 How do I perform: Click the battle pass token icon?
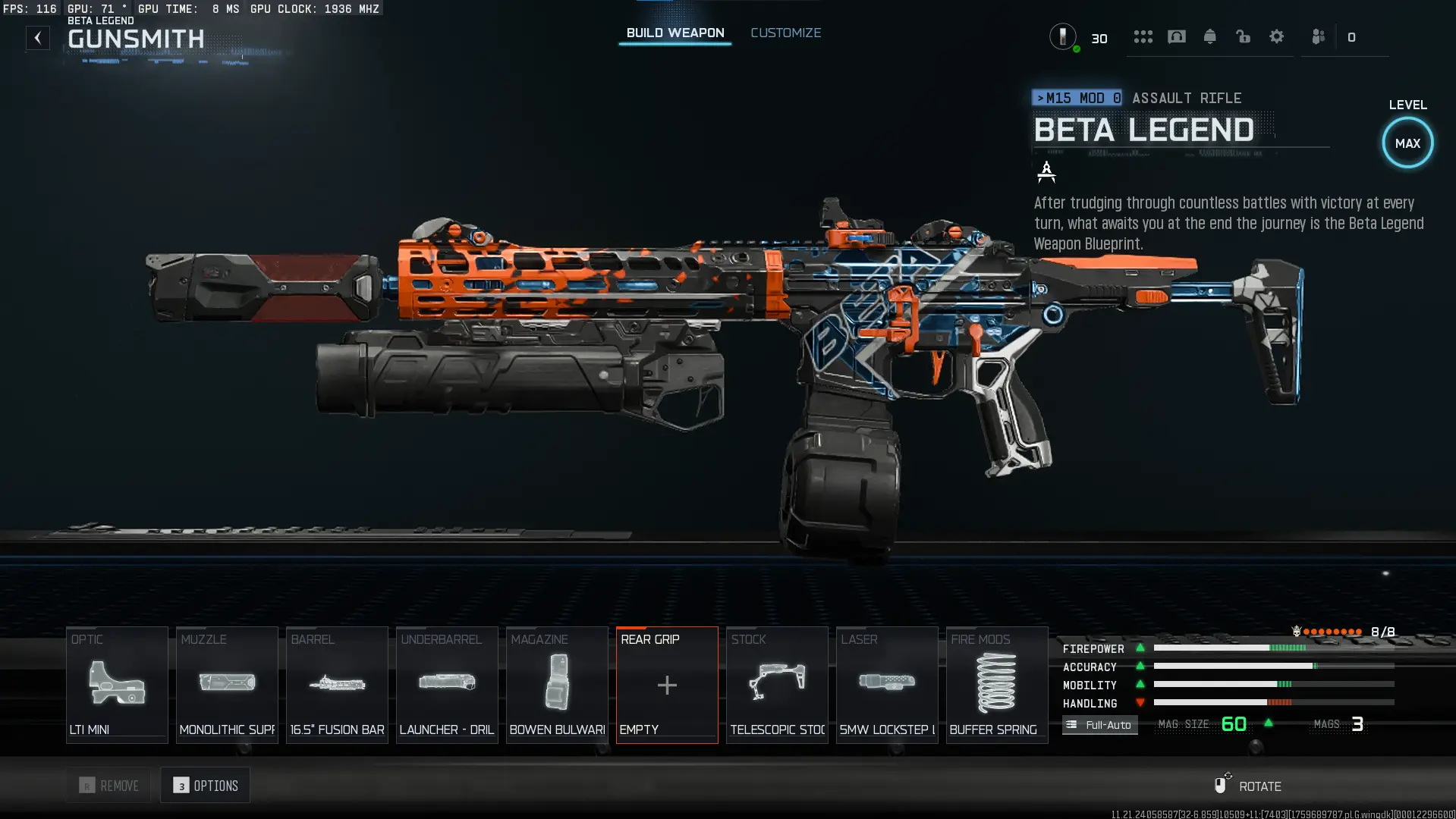(1063, 36)
